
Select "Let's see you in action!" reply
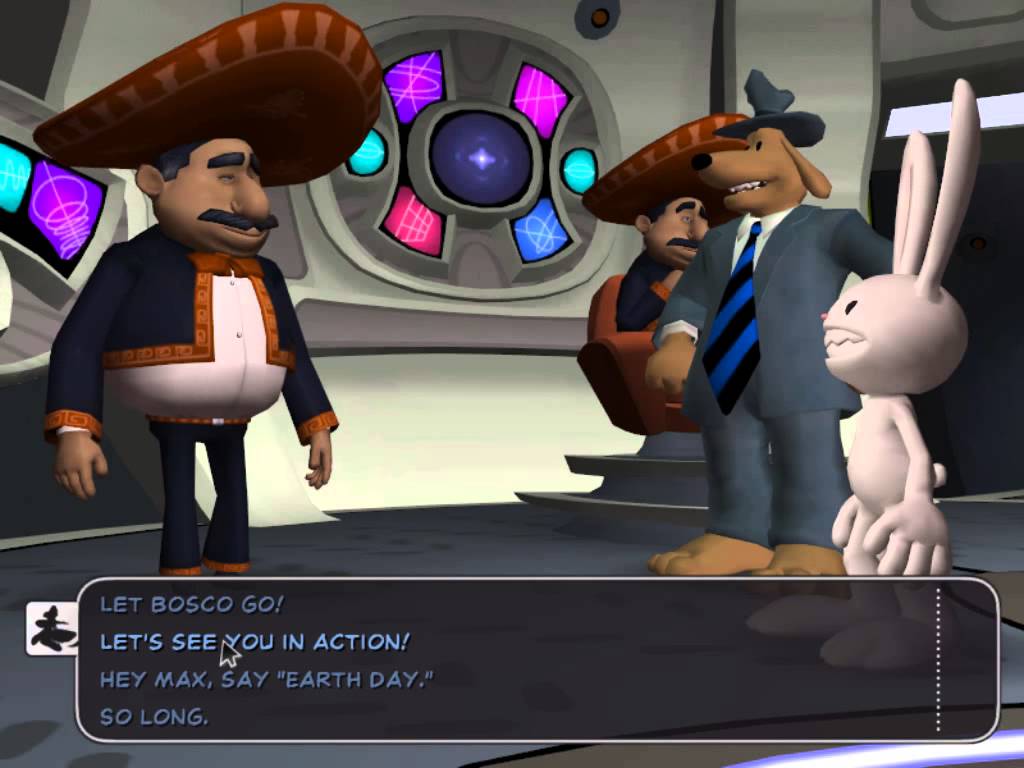pos(254,642)
